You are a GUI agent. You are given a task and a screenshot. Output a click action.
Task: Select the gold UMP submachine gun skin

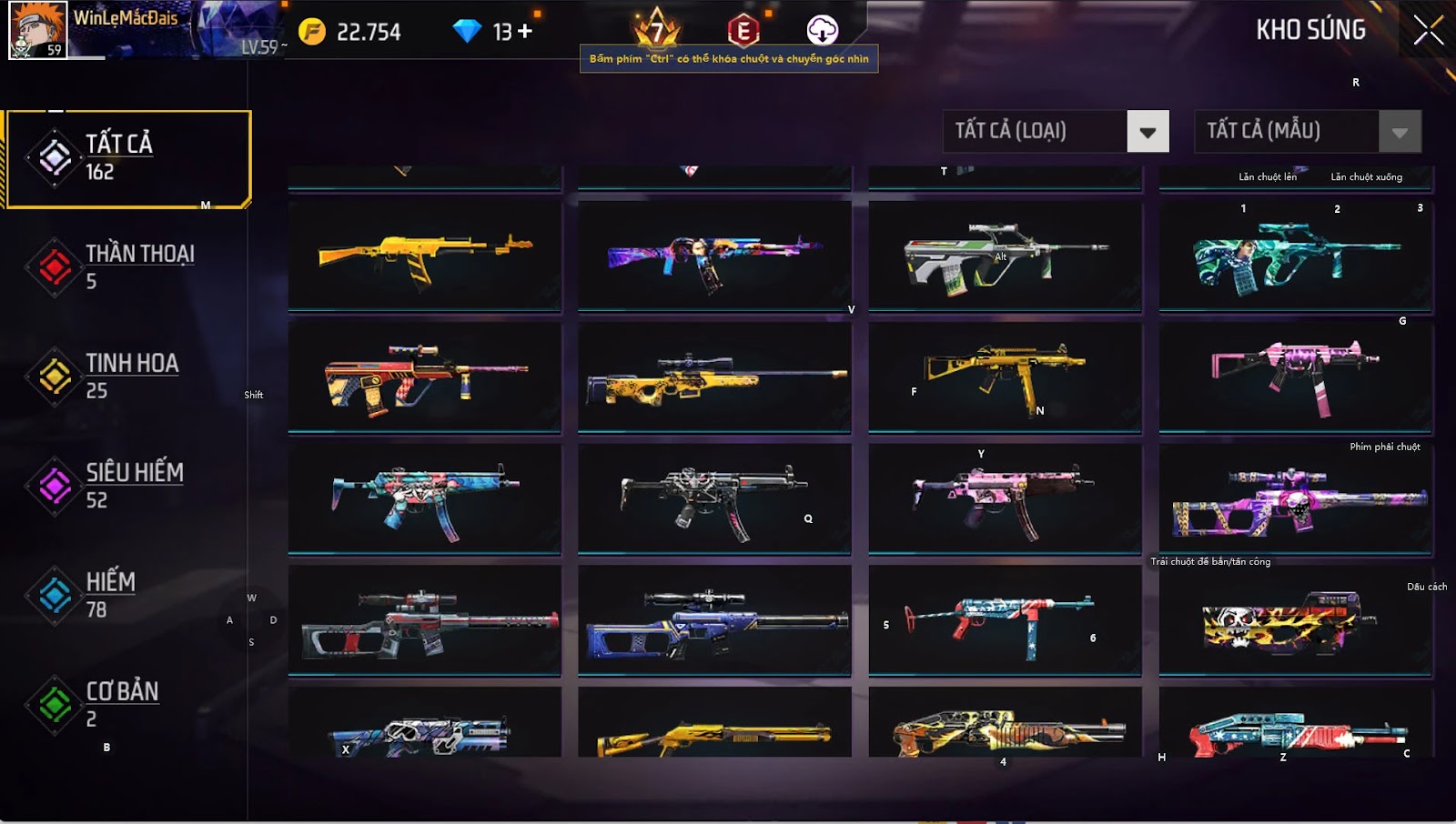1005,377
